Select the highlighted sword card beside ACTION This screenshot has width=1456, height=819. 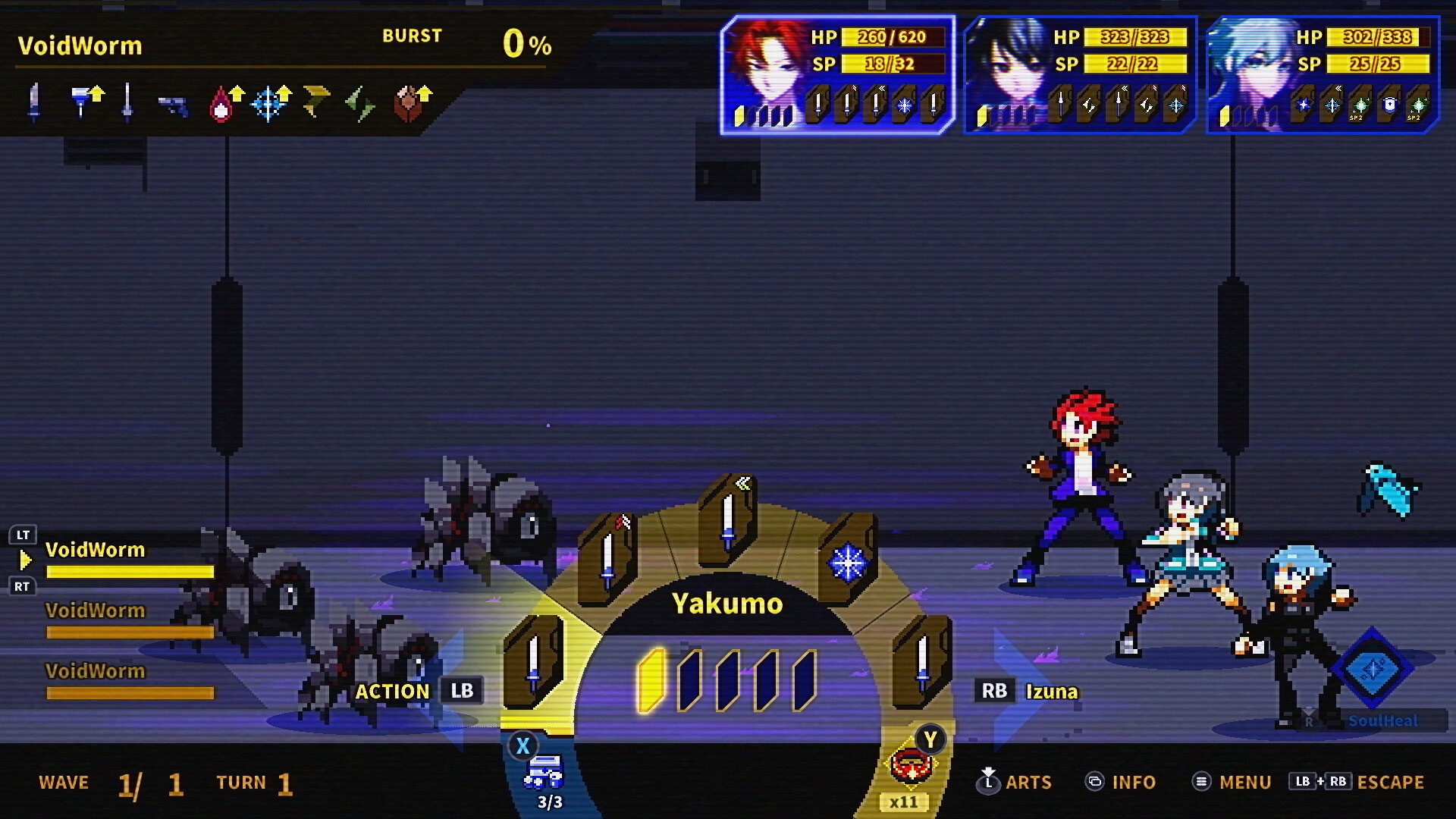coord(534,661)
